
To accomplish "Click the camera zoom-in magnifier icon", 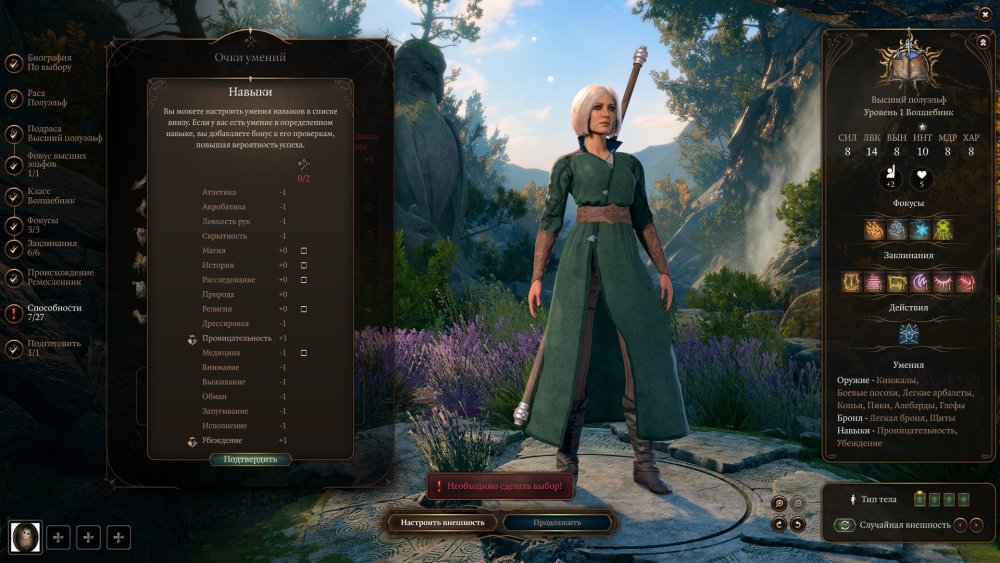I will (x=779, y=503).
